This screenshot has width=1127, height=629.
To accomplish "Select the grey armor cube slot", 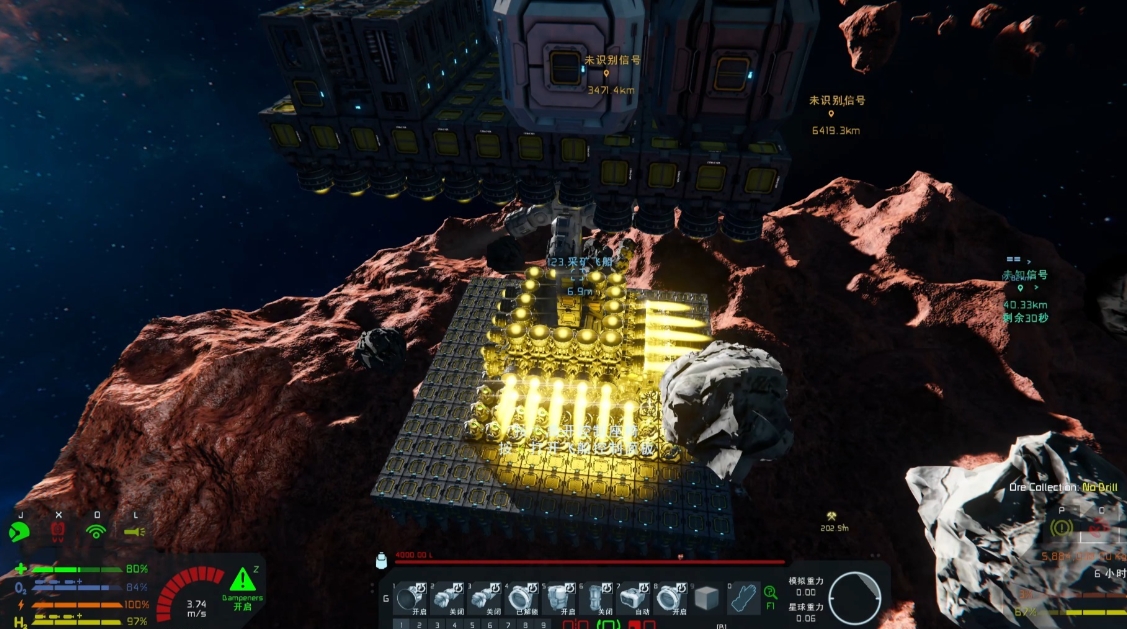I will 707,598.
